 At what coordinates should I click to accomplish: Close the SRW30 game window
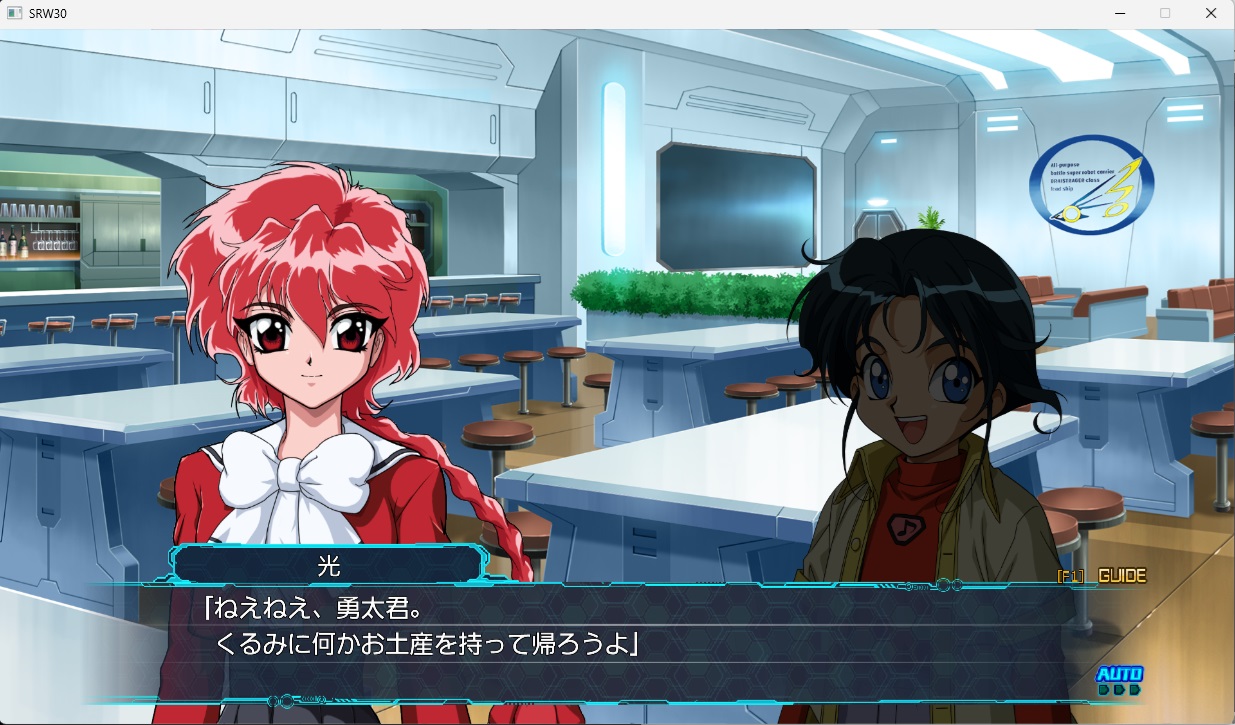[x=1211, y=13]
